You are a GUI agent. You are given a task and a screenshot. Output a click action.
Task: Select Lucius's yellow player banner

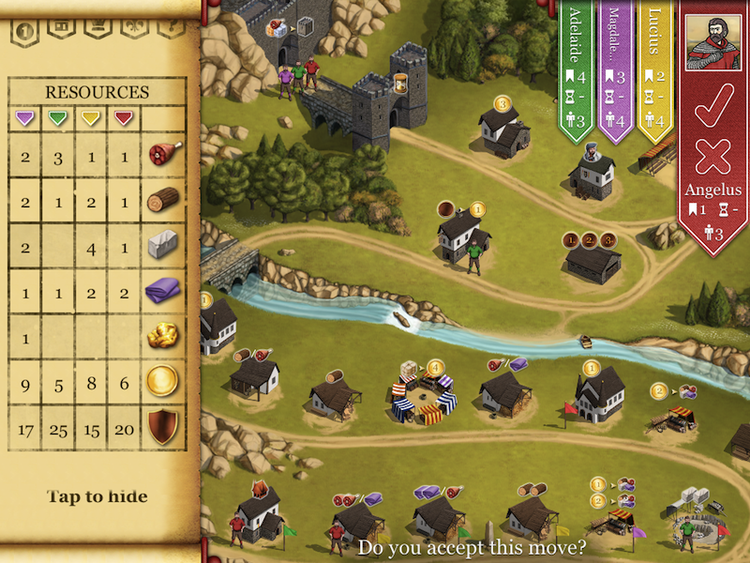click(655, 70)
